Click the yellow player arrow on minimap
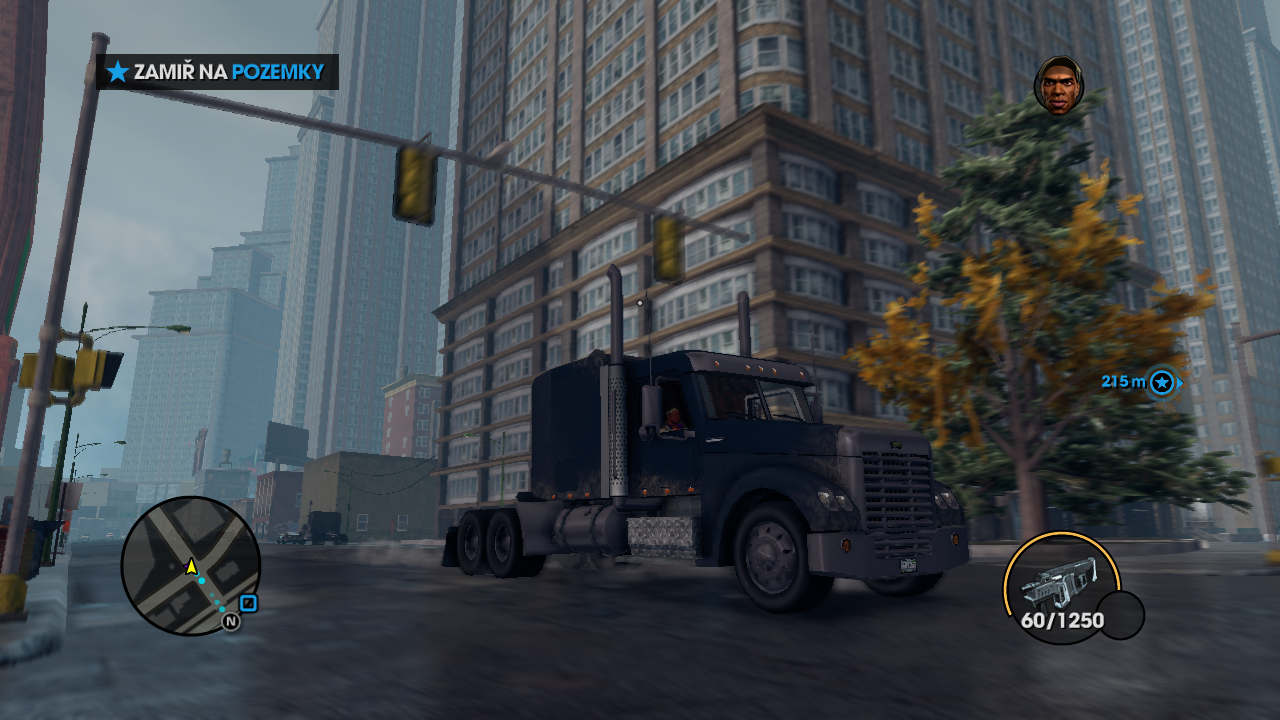The width and height of the screenshot is (1280, 720). coord(191,566)
